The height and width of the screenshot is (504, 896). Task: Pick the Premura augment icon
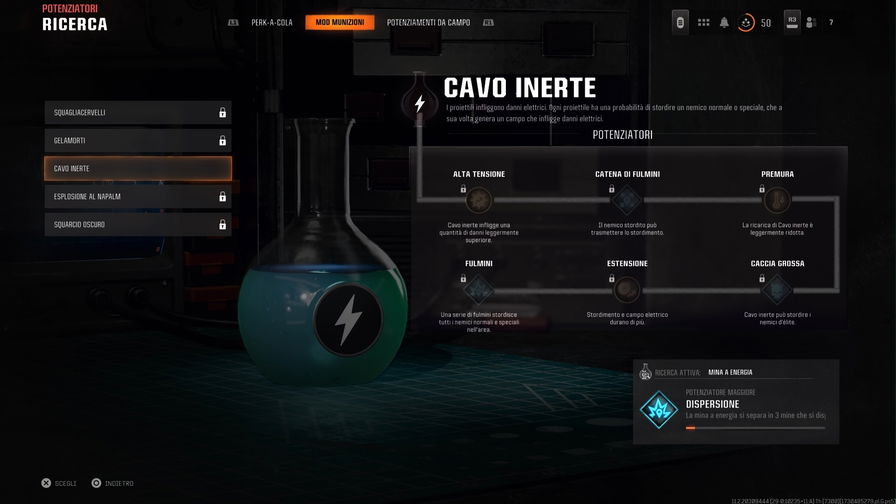pos(777,200)
